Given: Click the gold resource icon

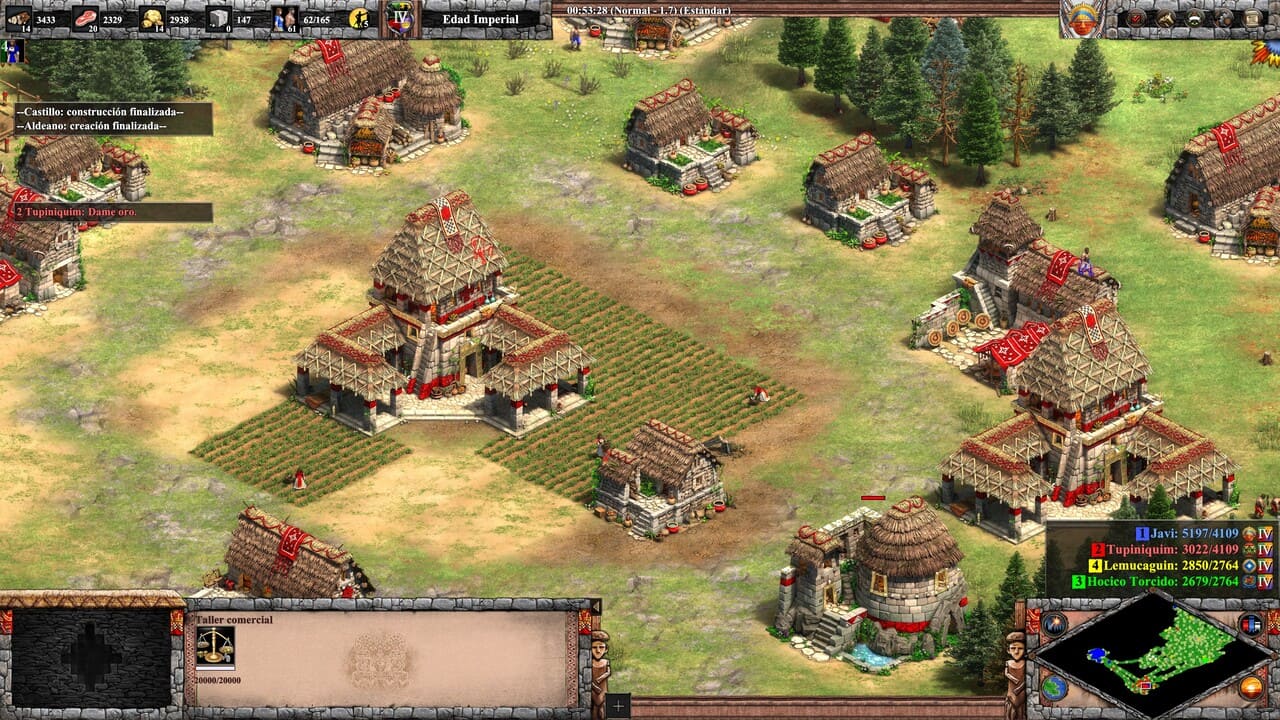Looking at the screenshot, I should (x=152, y=17).
